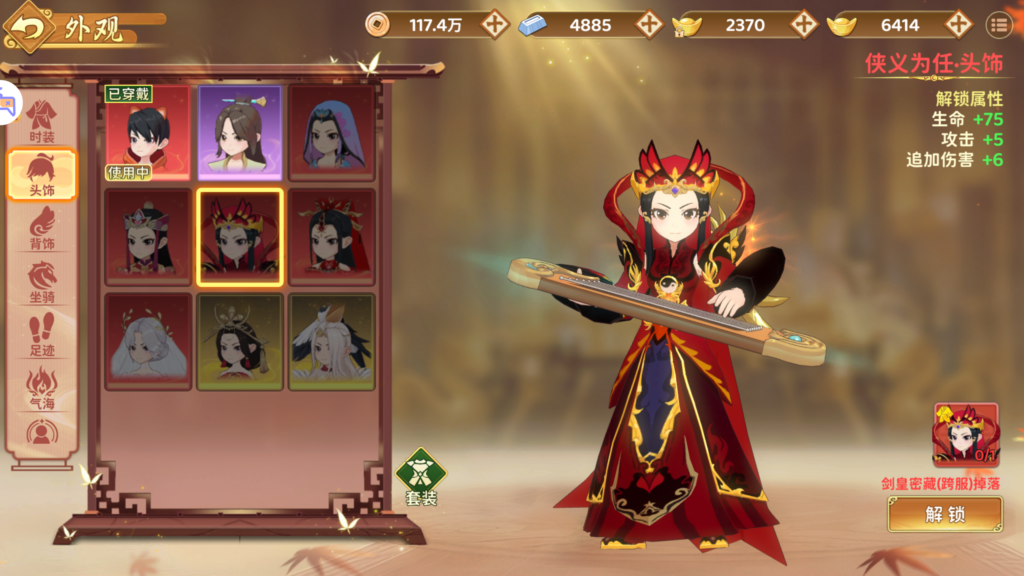Choose the equipped black-haired boy headwear
The image size is (1024, 576).
(x=147, y=133)
